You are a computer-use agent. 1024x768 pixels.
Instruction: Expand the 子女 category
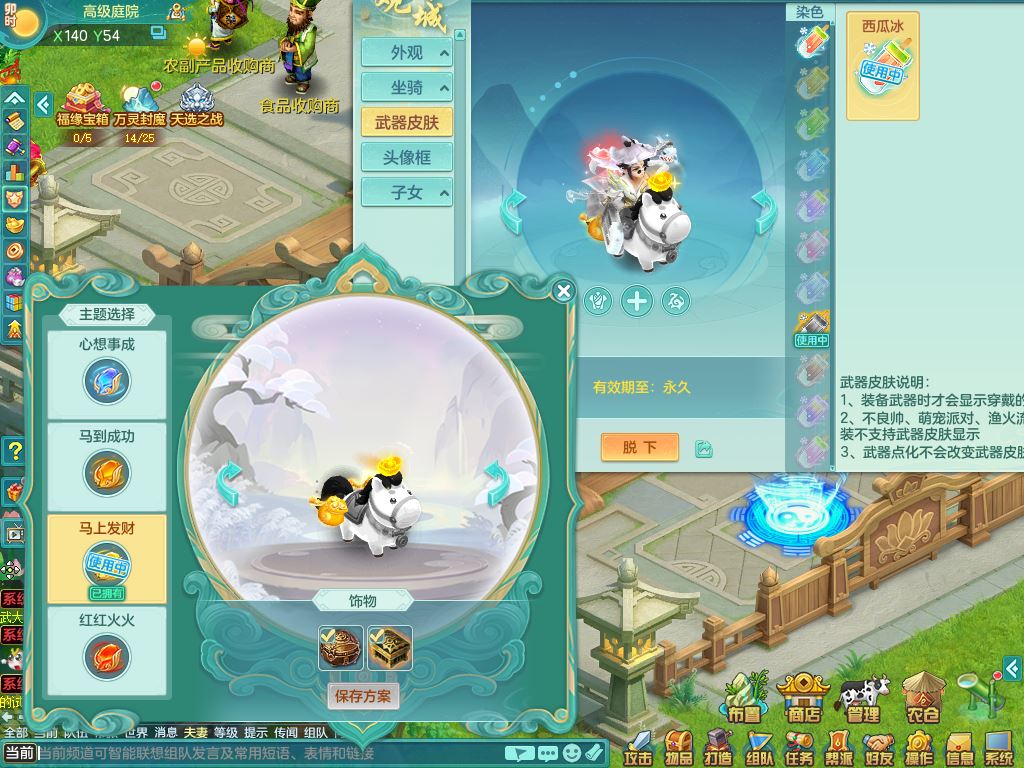pyautogui.click(x=407, y=192)
